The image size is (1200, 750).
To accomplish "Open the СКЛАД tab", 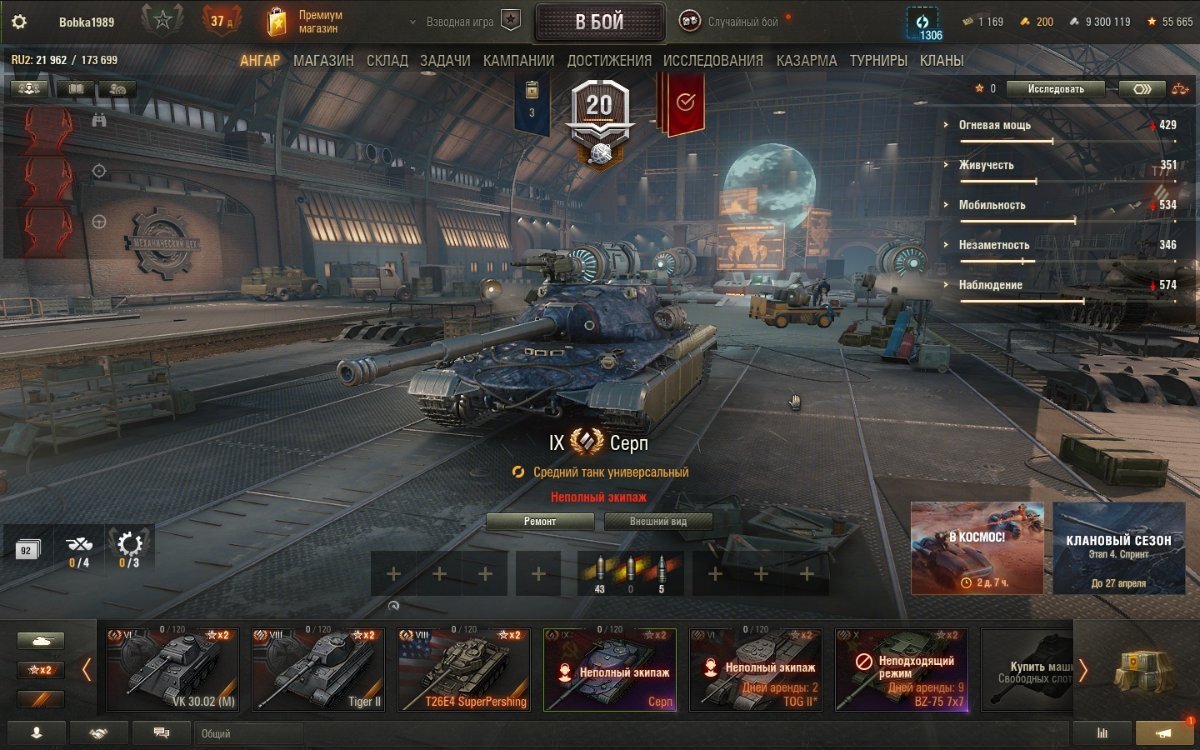I will 387,61.
